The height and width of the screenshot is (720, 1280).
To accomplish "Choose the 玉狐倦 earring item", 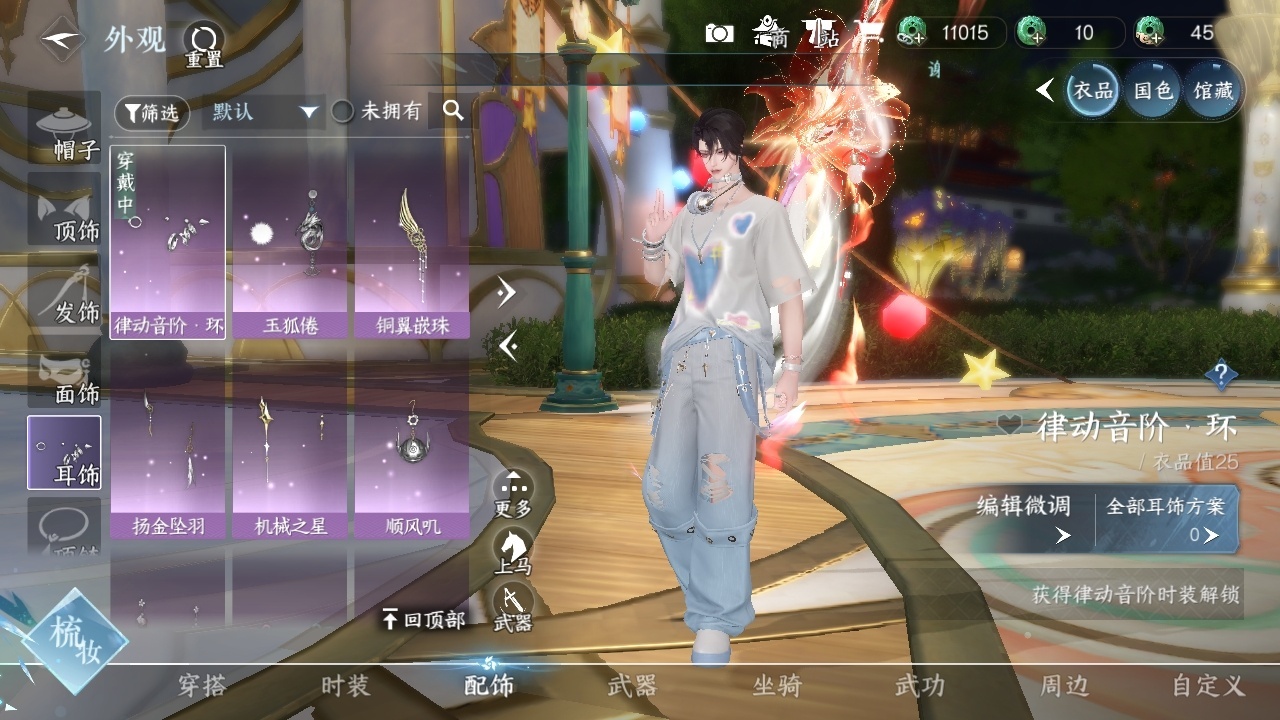I will pos(290,242).
